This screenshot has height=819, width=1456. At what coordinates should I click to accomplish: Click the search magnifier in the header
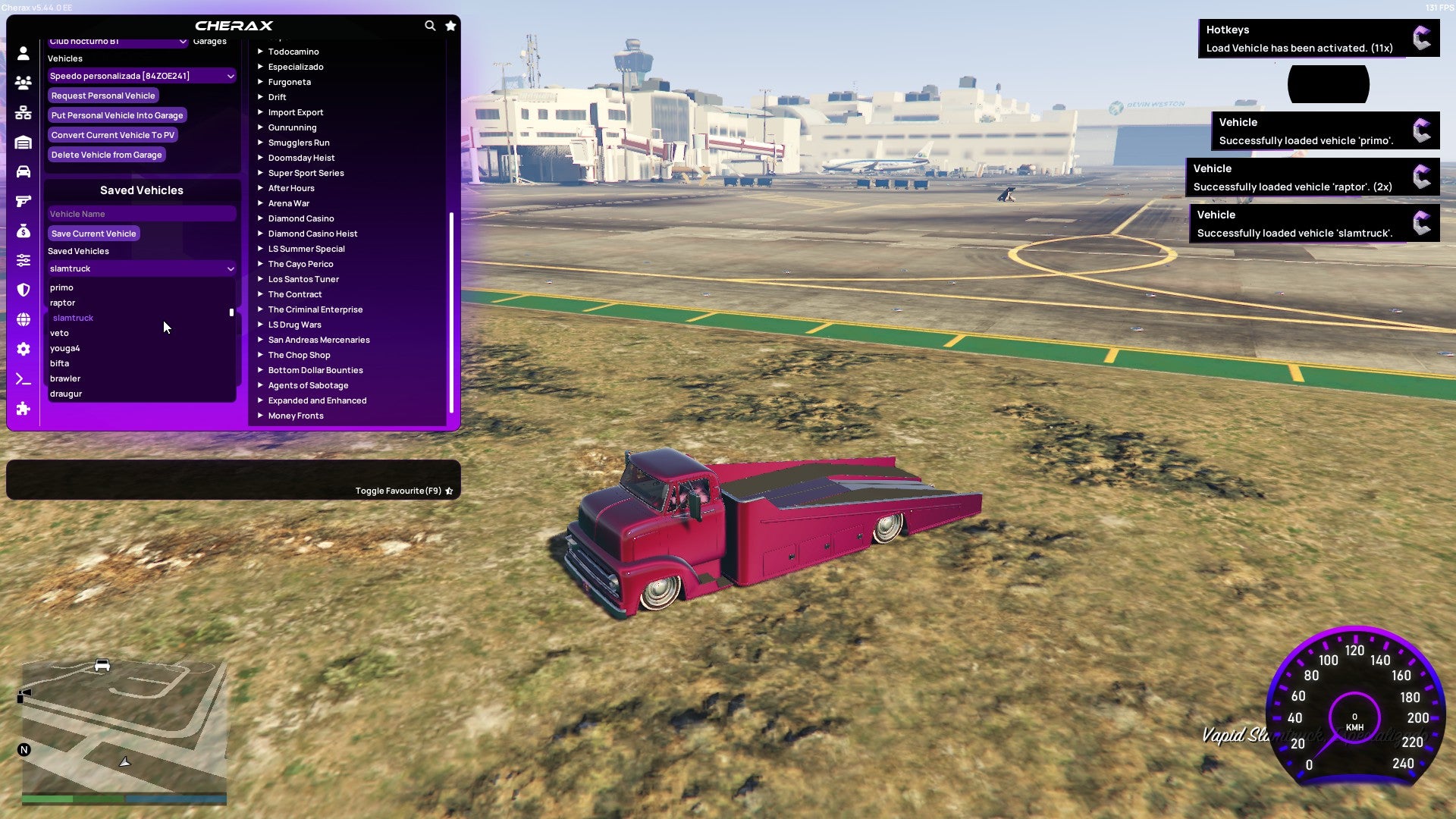click(x=430, y=25)
